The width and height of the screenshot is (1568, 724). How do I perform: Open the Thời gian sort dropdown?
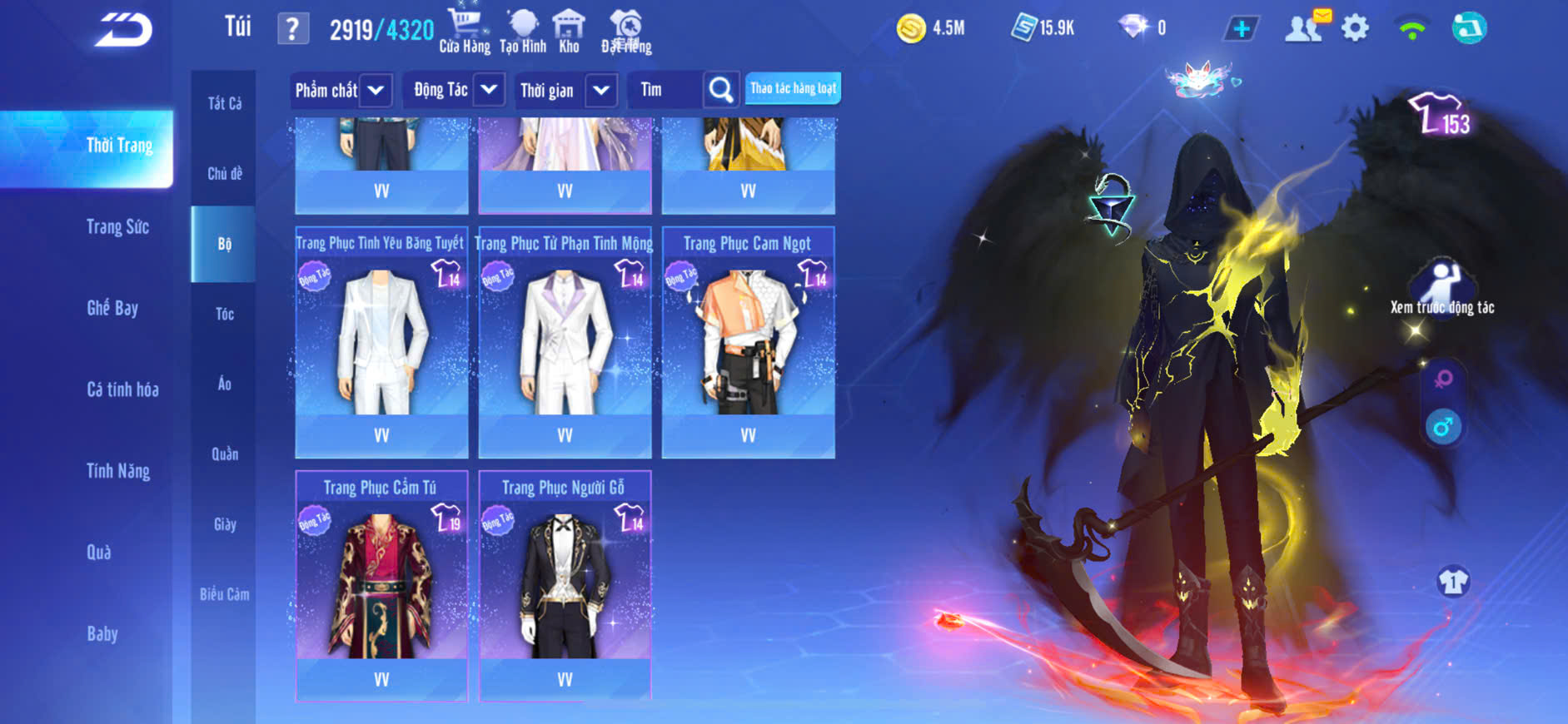click(x=566, y=90)
